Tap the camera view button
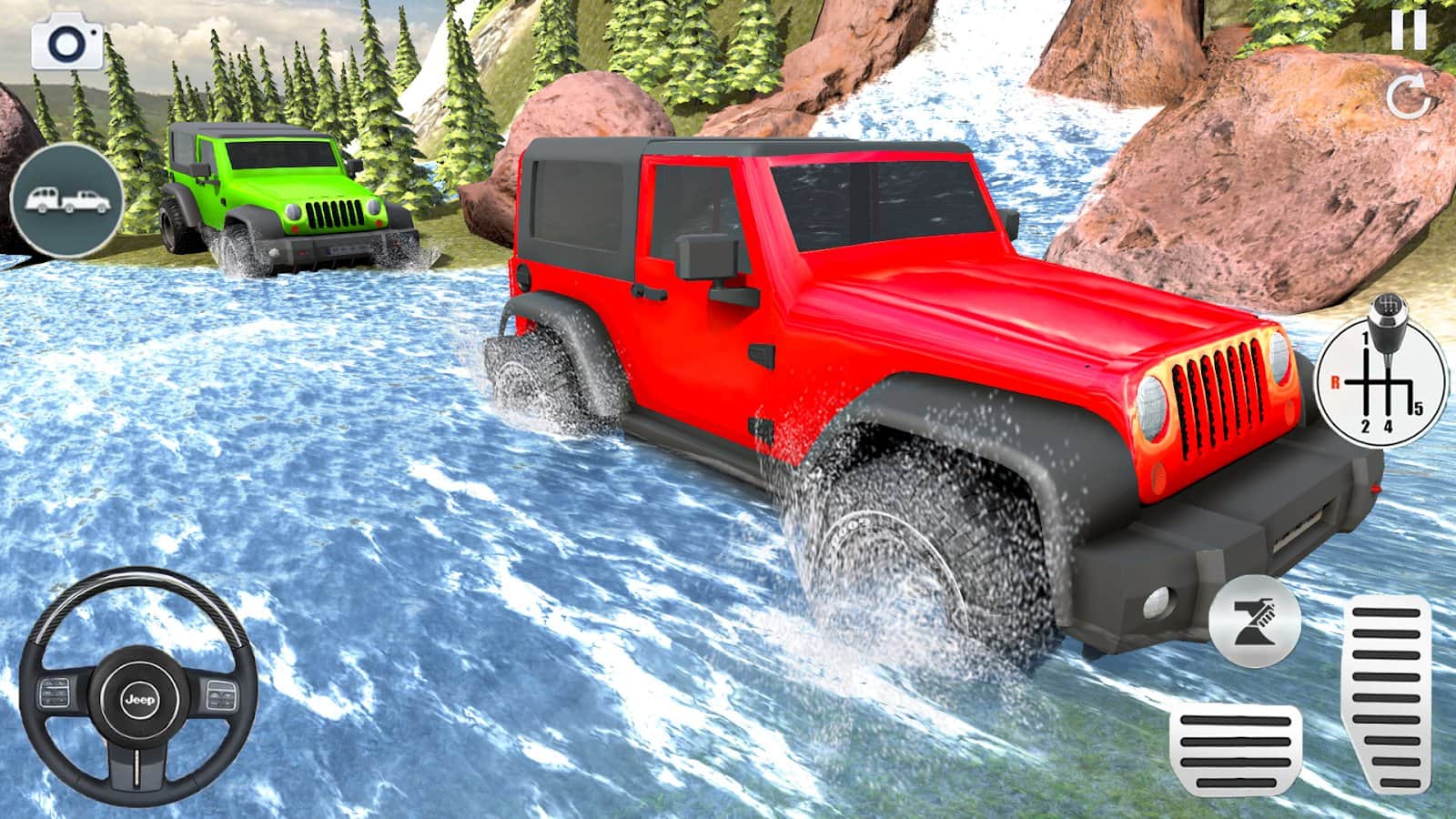 [68, 43]
